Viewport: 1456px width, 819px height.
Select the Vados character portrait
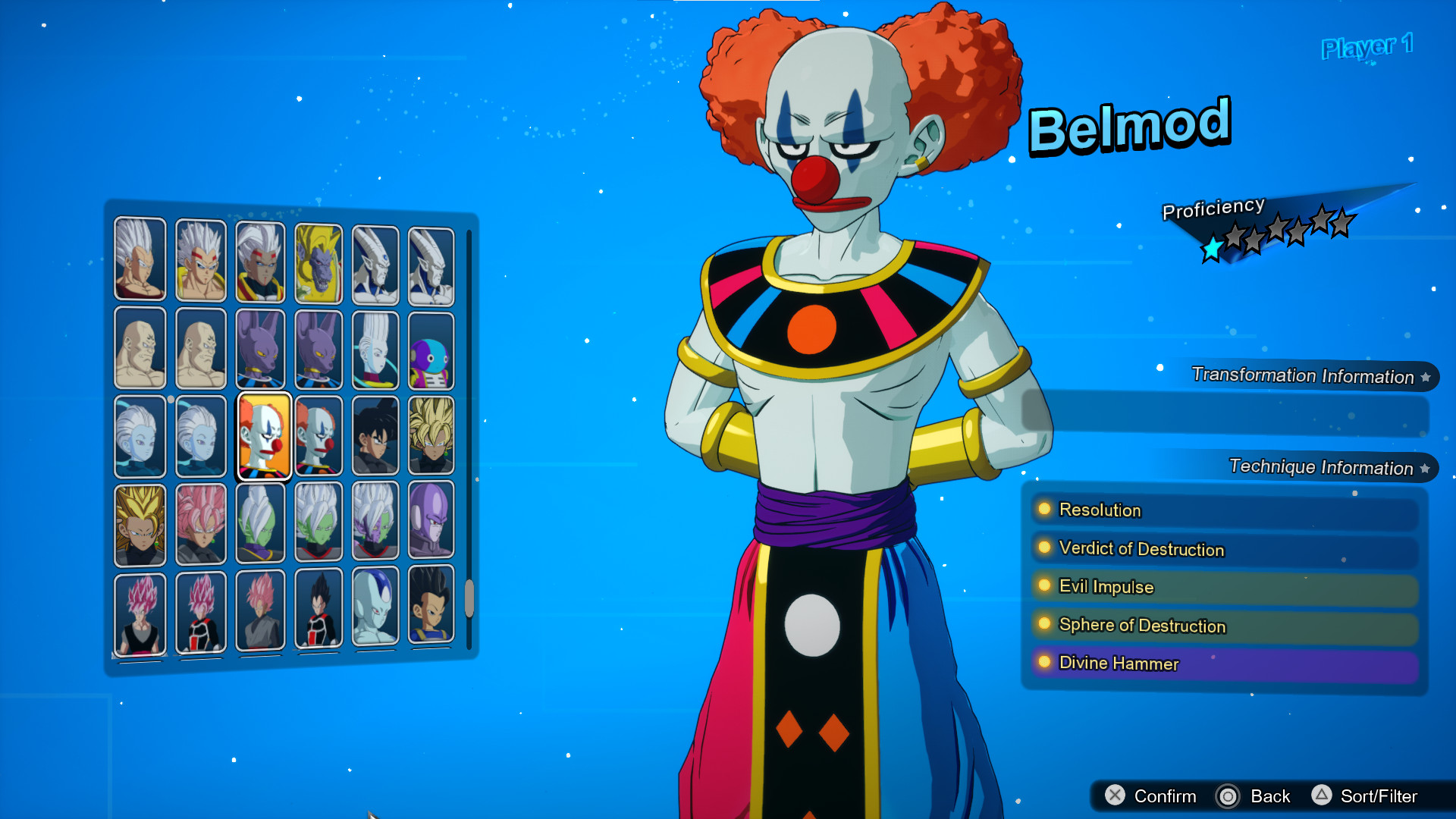(x=140, y=436)
